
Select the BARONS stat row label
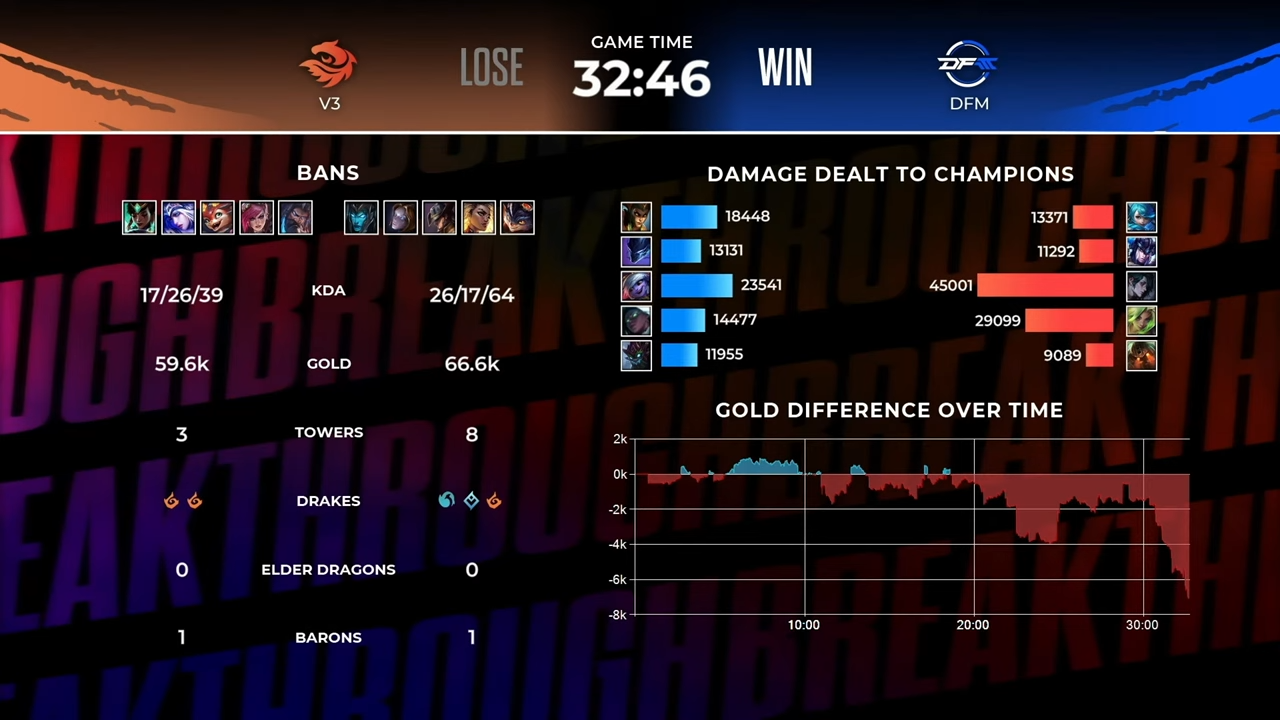tap(328, 637)
